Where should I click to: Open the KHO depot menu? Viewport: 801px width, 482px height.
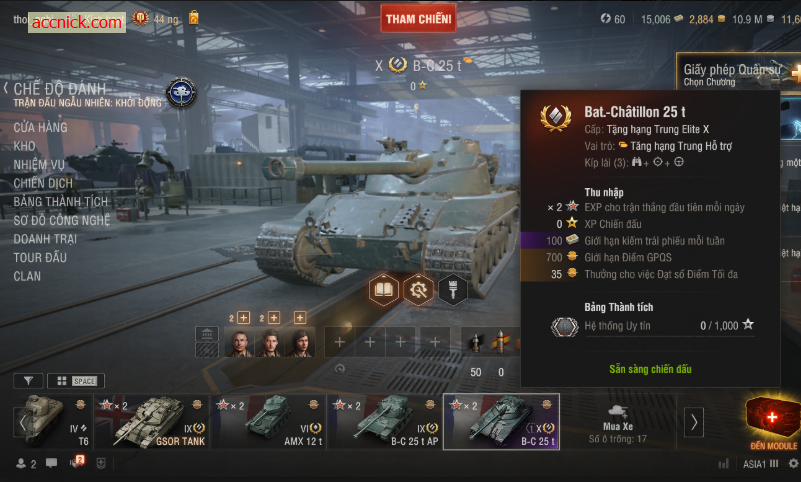click(24, 146)
